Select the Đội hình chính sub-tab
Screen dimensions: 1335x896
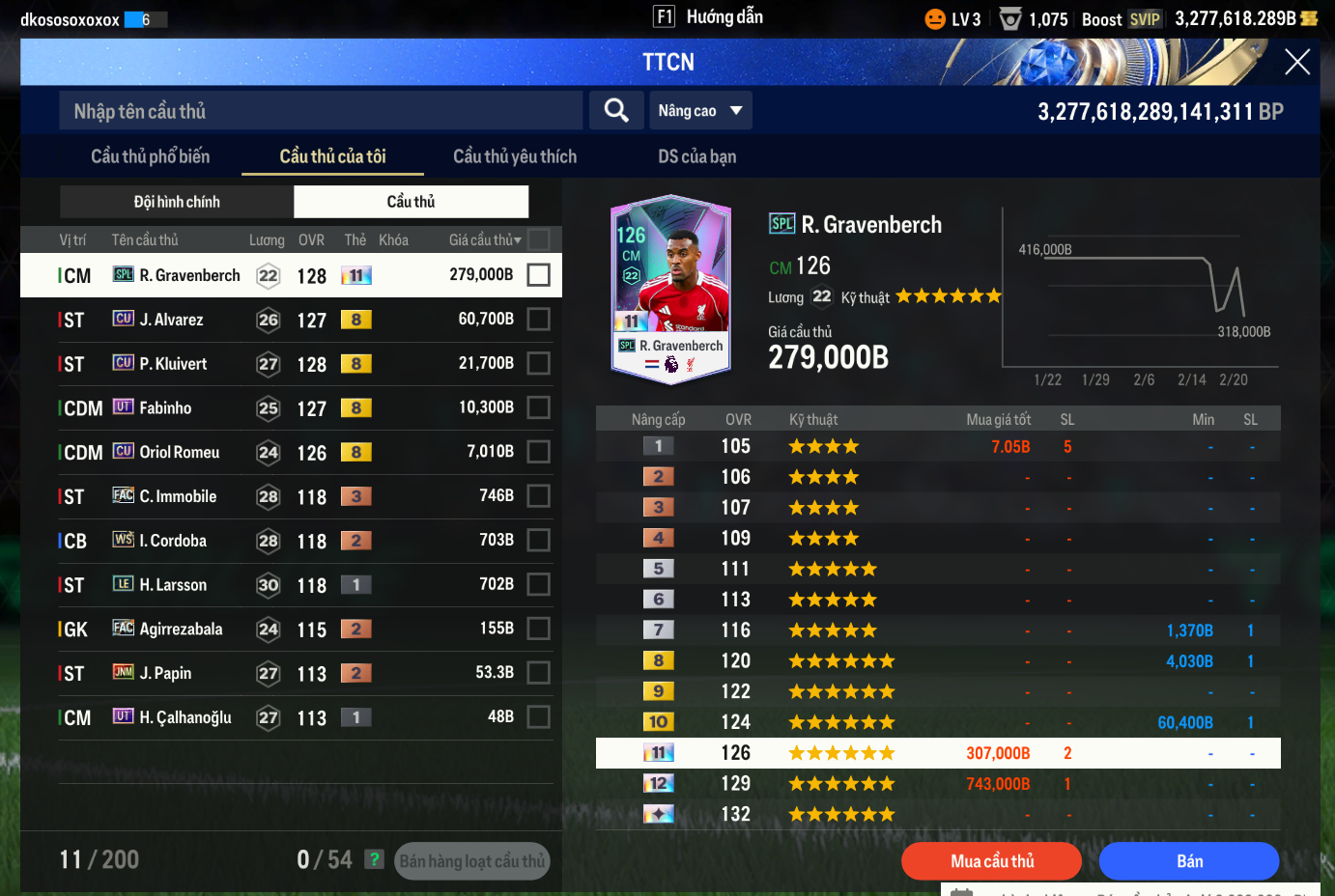tap(177, 202)
